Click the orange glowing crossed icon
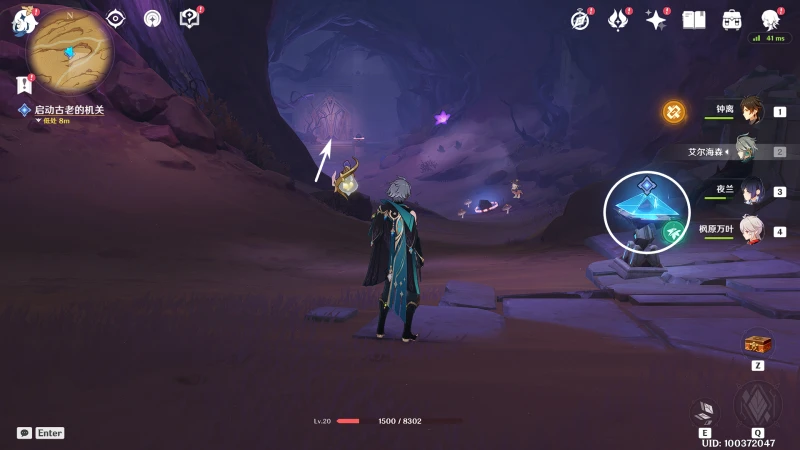The image size is (800, 450). click(x=674, y=111)
